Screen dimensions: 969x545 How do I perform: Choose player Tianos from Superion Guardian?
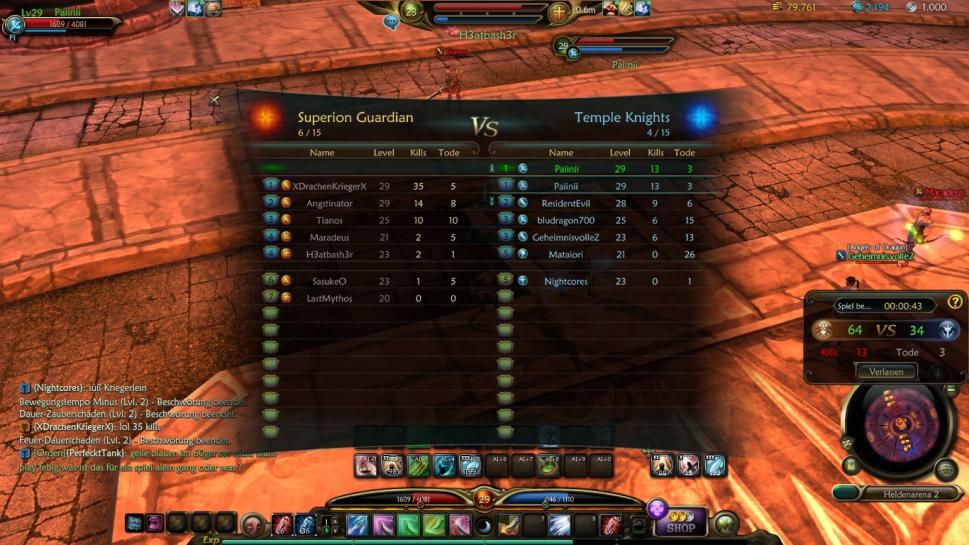(x=329, y=220)
